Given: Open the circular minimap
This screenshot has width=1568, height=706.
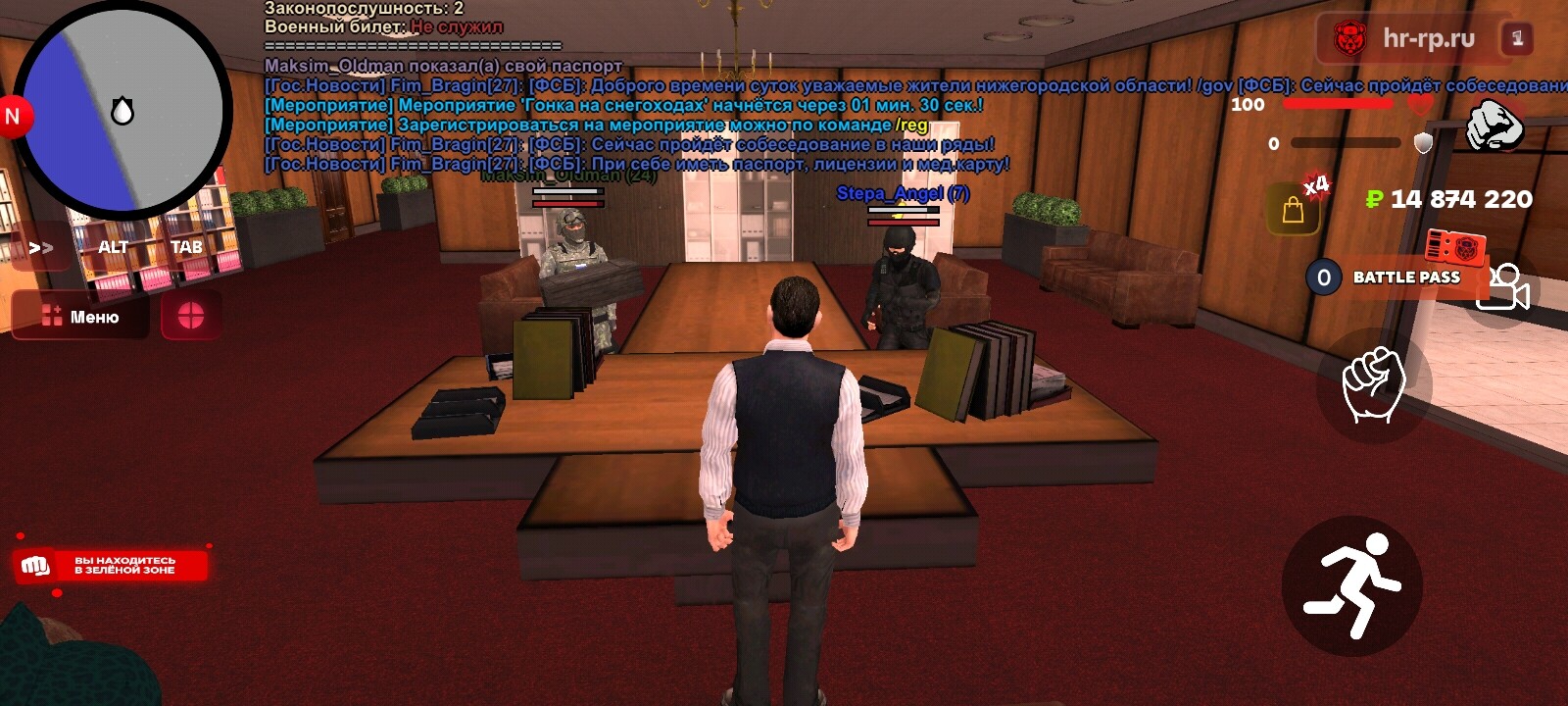Looking at the screenshot, I should (x=122, y=111).
